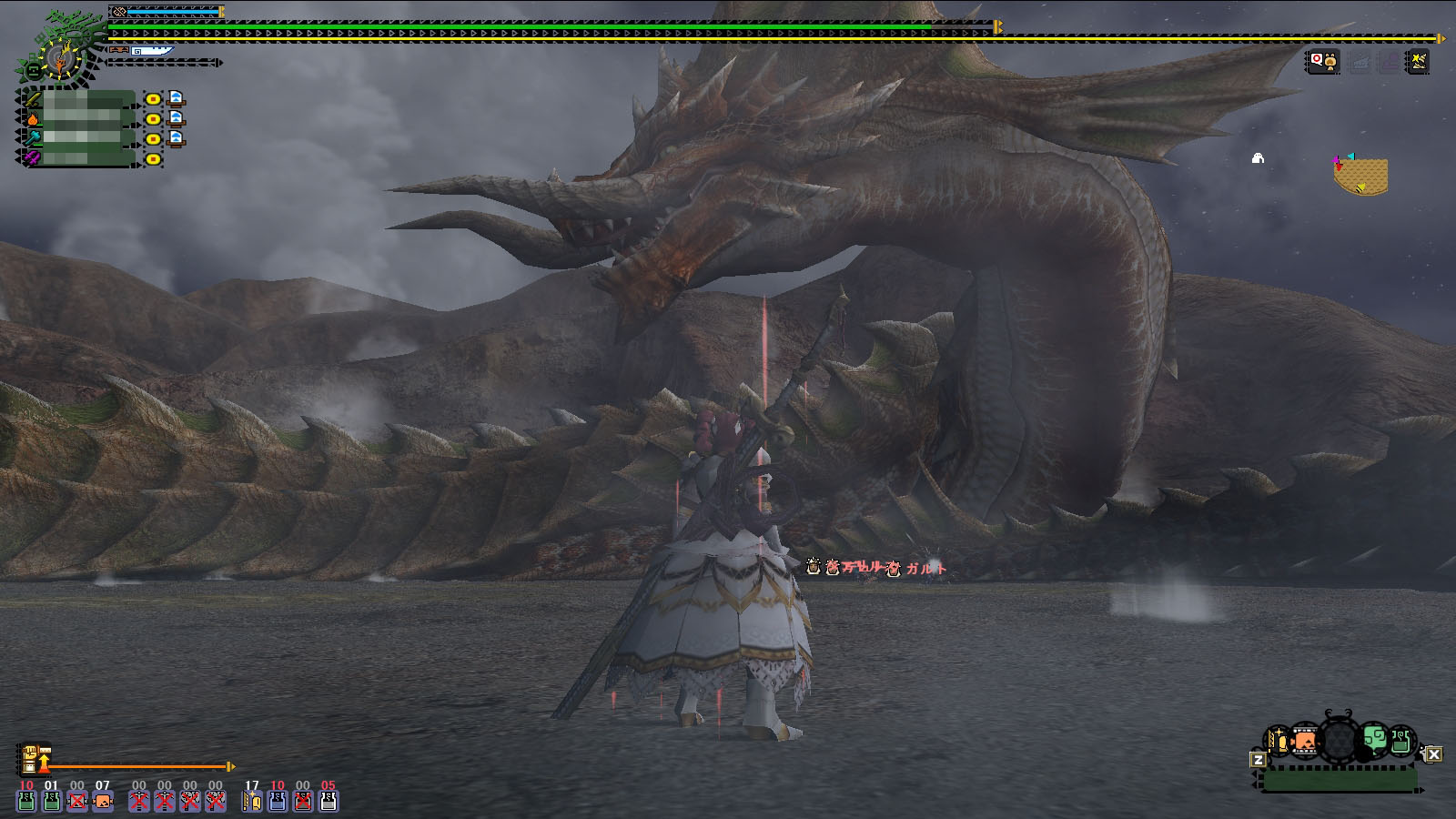The height and width of the screenshot is (819, 1456).
Task: Click the empty center item wheel slot
Action: click(1339, 742)
